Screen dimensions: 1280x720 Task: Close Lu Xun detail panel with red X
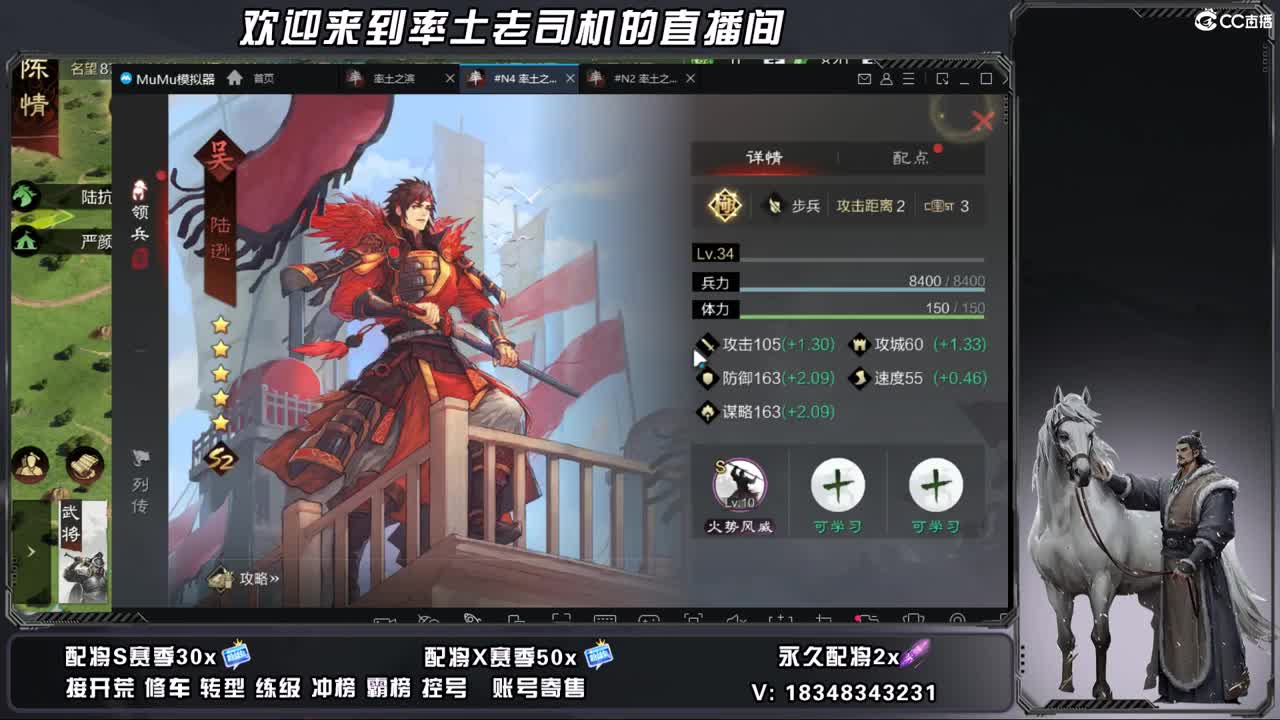pyautogui.click(x=984, y=121)
